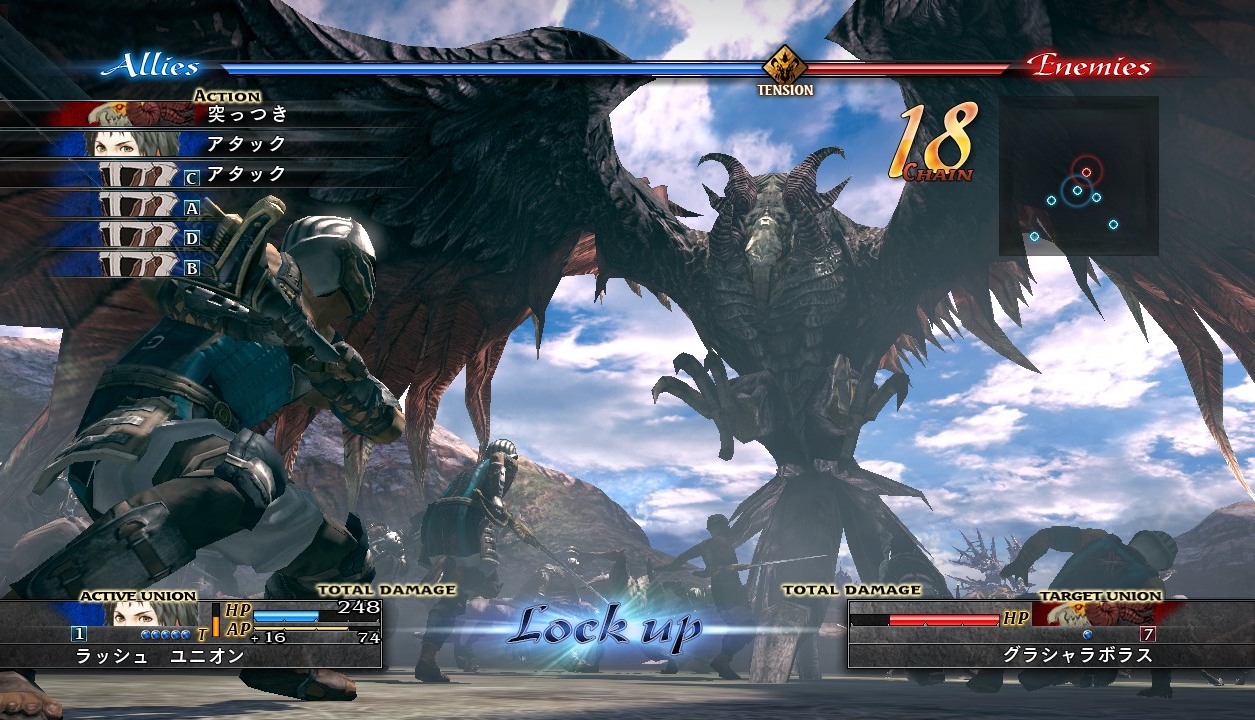Screen dimensions: 1255x720
Task: Choose the アタック row labeled C
Action: [x=200, y=175]
